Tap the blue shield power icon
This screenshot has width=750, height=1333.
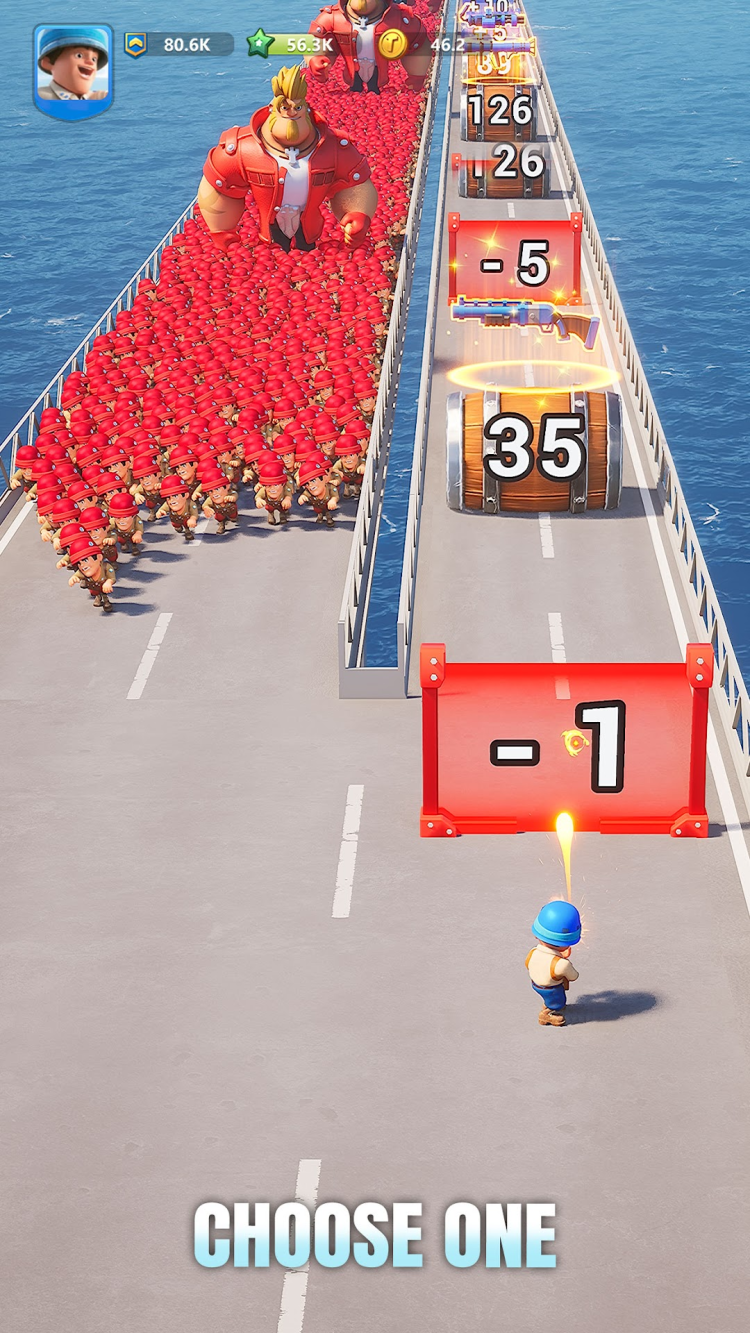pyautogui.click(x=136, y=44)
